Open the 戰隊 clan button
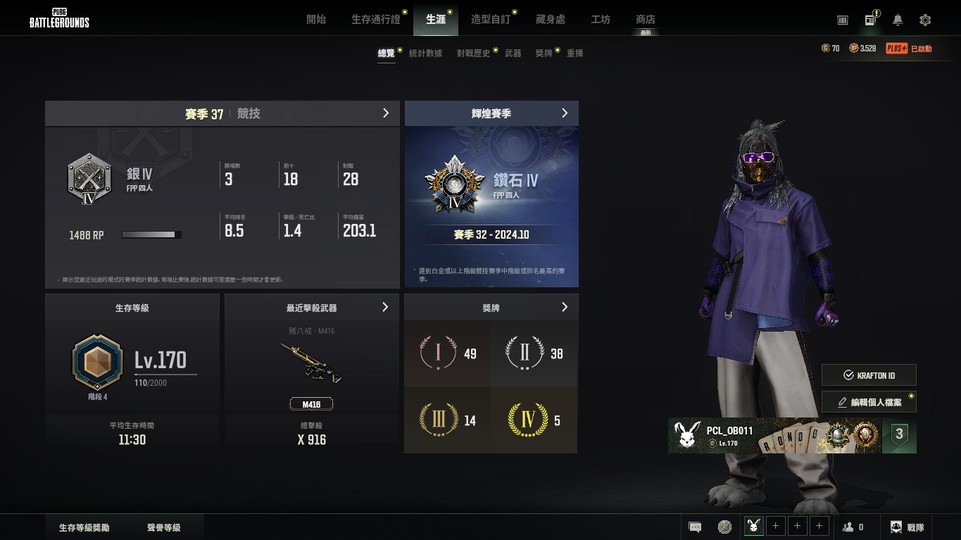 point(907,527)
